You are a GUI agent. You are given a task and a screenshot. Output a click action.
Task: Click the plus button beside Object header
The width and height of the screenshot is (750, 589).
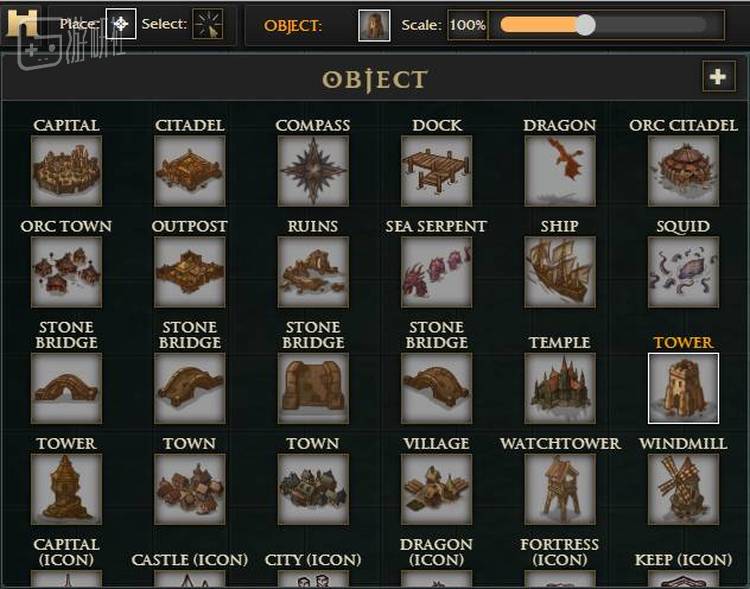pos(717,77)
